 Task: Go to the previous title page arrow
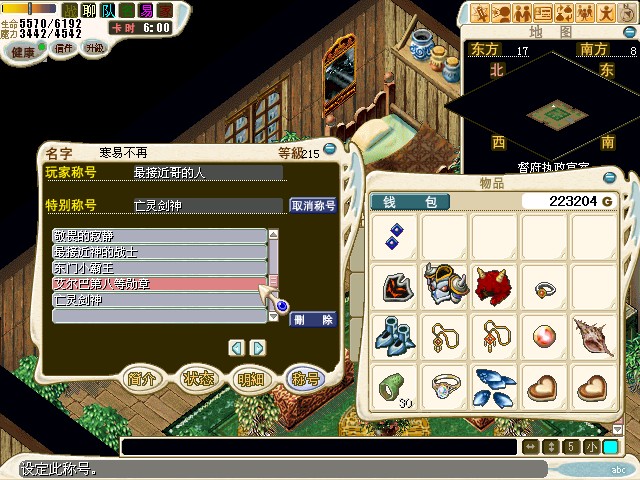236,348
